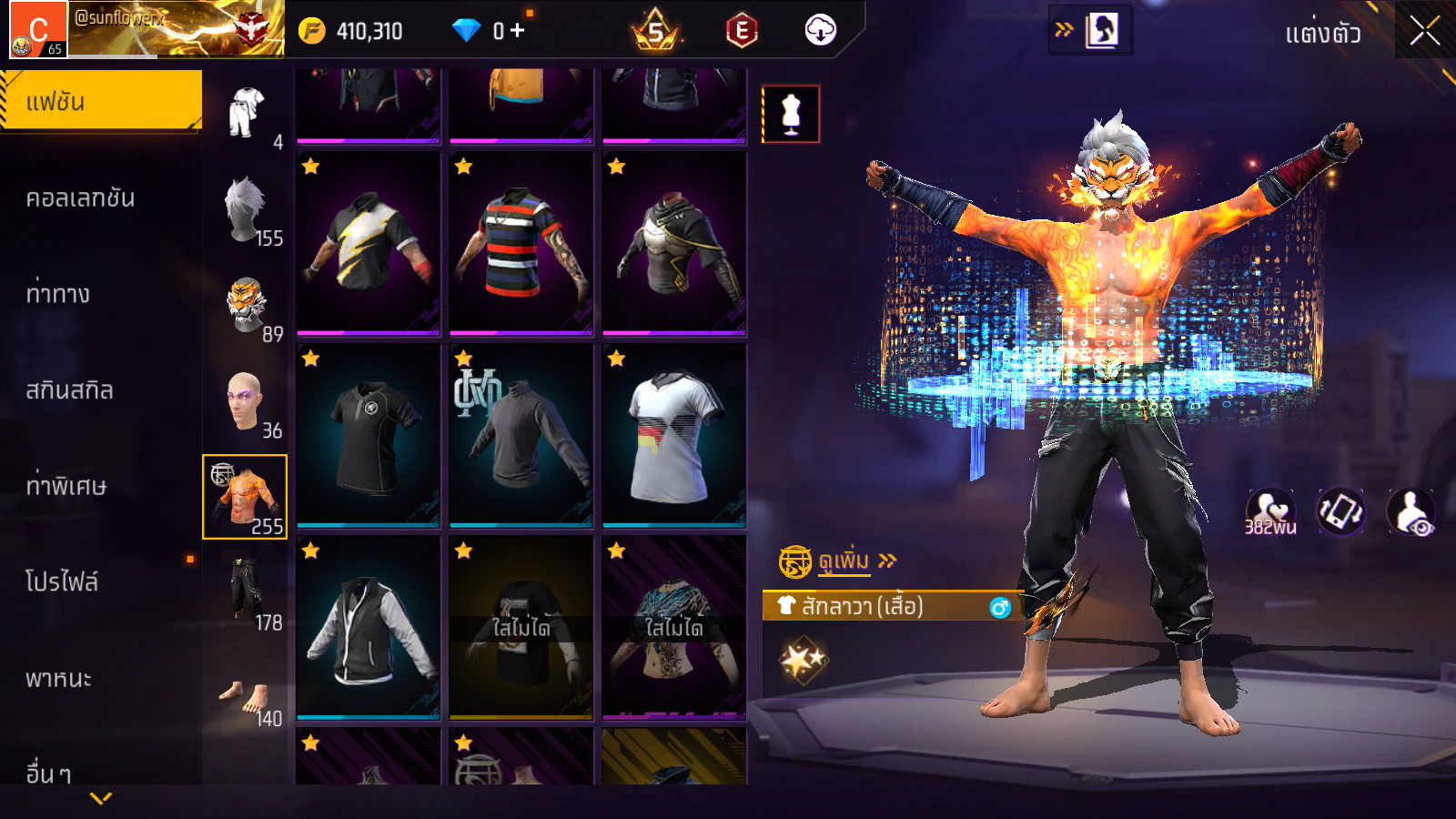Close the outfit screen with the X
Screen dimensions: 1456x819
tap(1424, 32)
